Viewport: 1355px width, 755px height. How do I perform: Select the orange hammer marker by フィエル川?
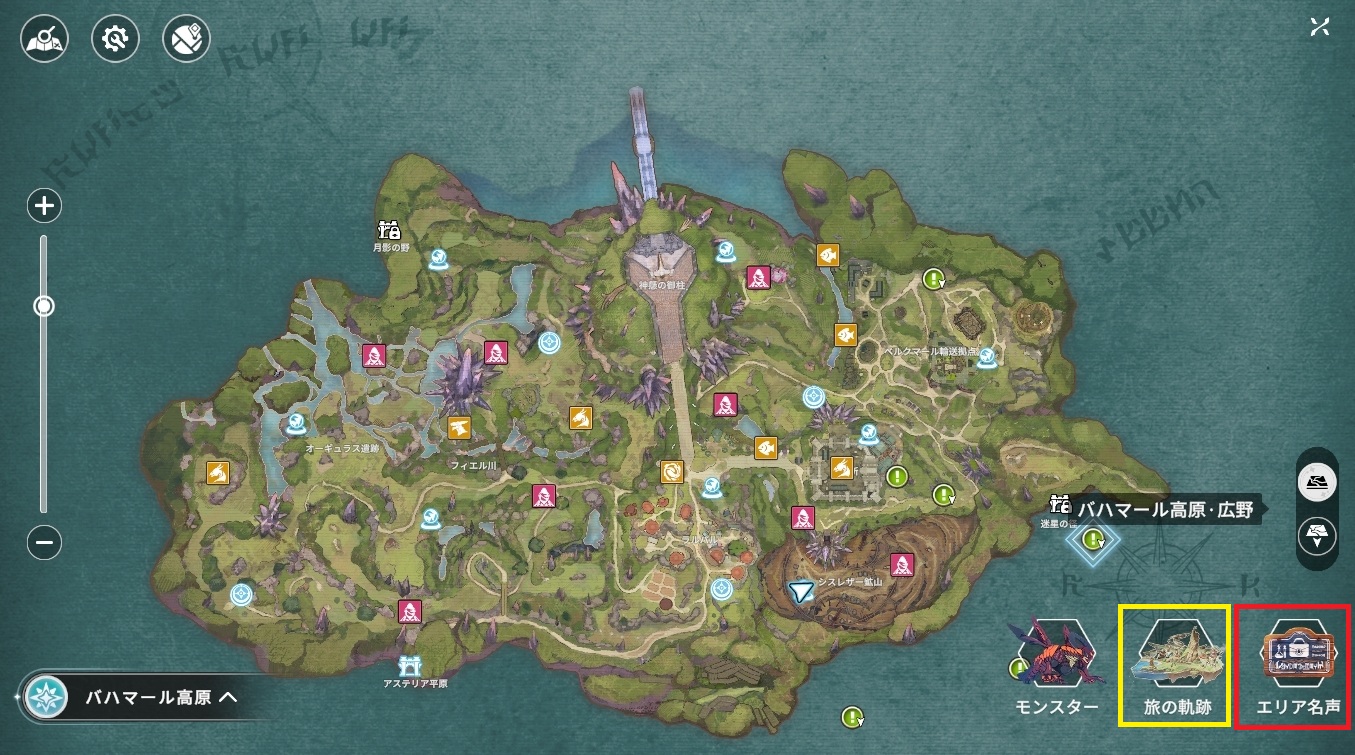[x=459, y=428]
